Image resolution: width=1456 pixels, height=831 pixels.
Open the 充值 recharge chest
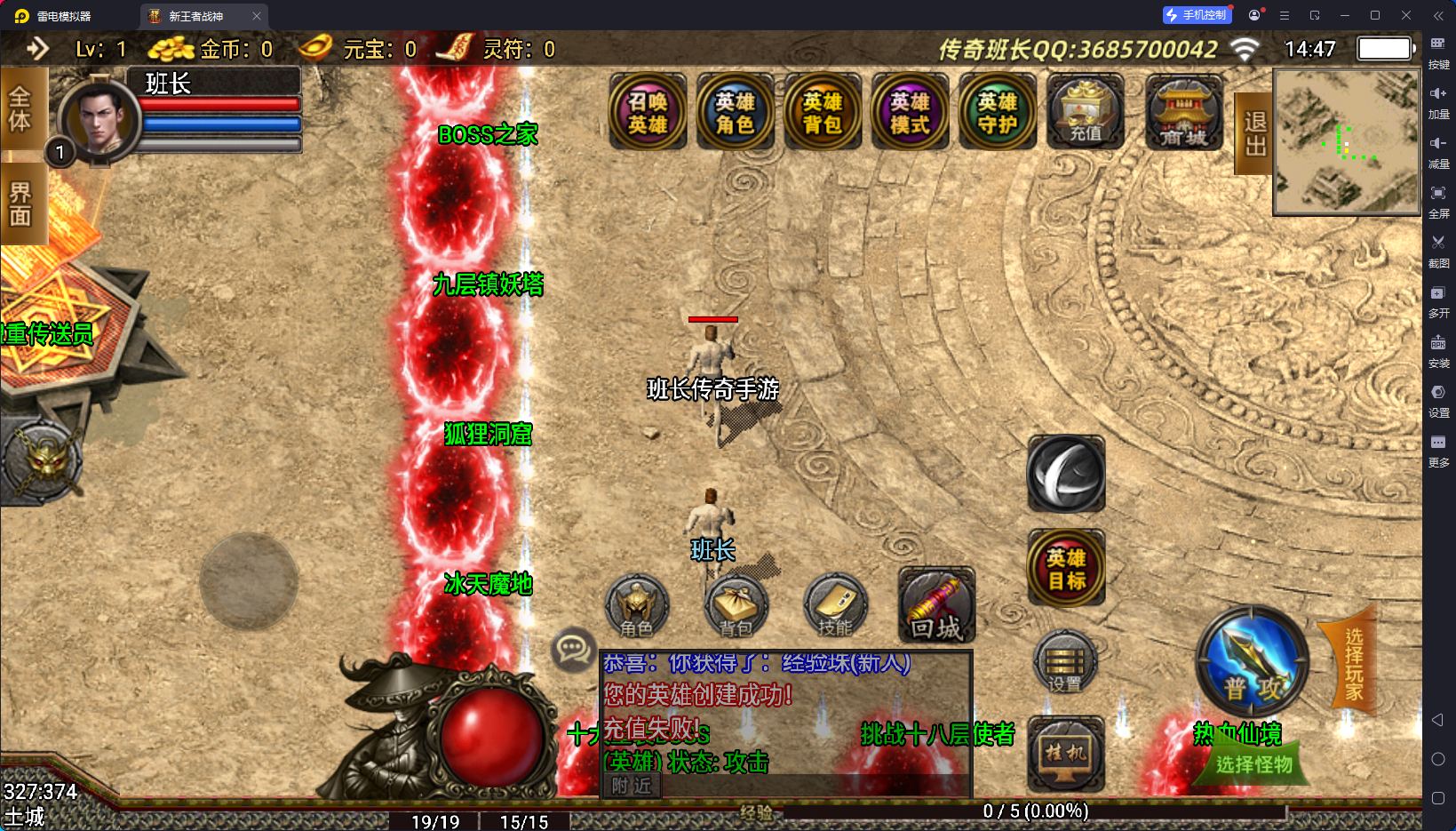[x=1085, y=113]
